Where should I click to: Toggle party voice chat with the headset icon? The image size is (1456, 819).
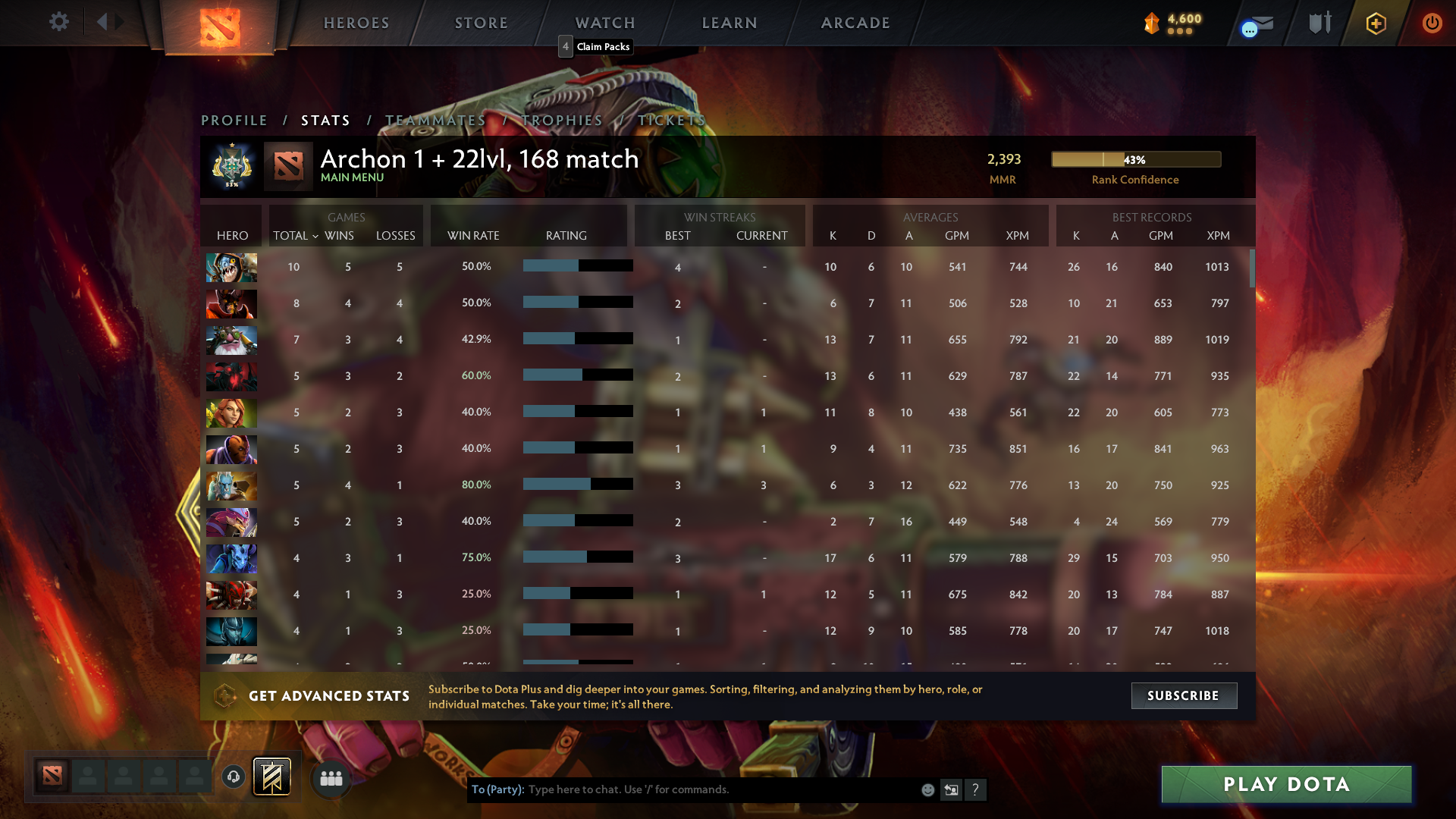(x=233, y=777)
